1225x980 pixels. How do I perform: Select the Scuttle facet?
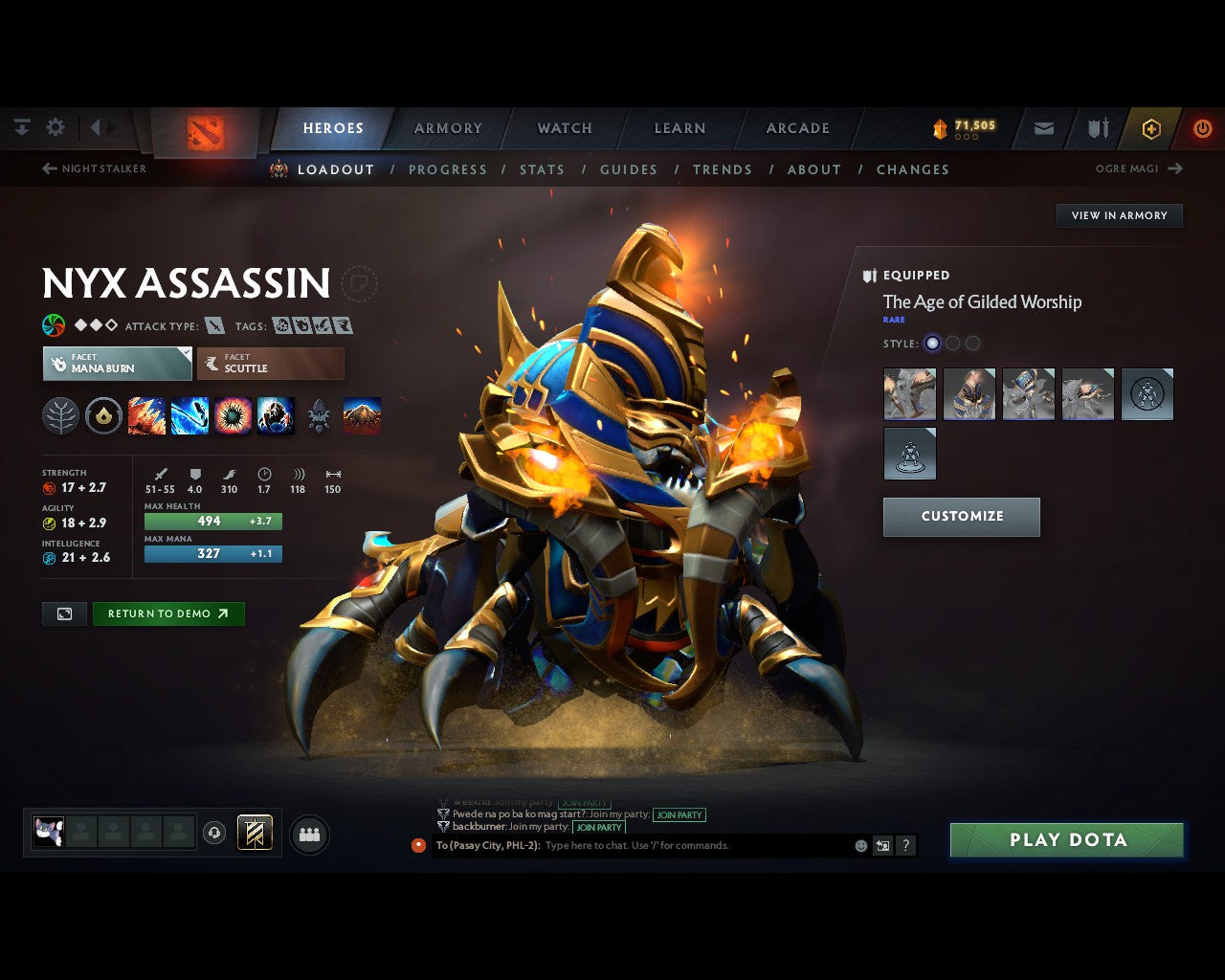(x=270, y=364)
